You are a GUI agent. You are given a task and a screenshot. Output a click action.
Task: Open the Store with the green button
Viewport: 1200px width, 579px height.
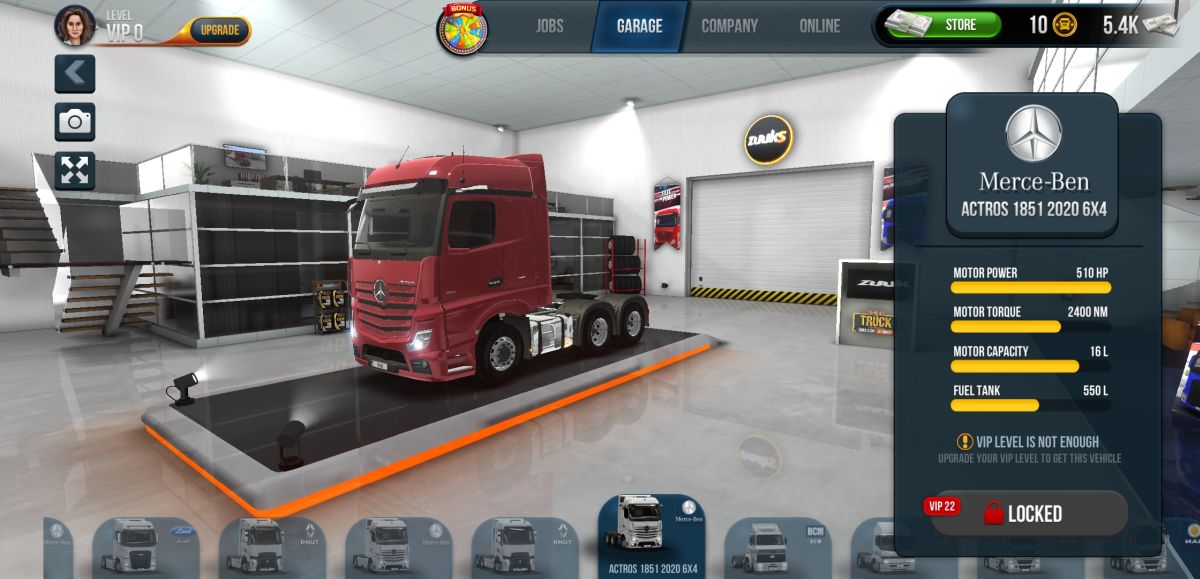tap(958, 25)
